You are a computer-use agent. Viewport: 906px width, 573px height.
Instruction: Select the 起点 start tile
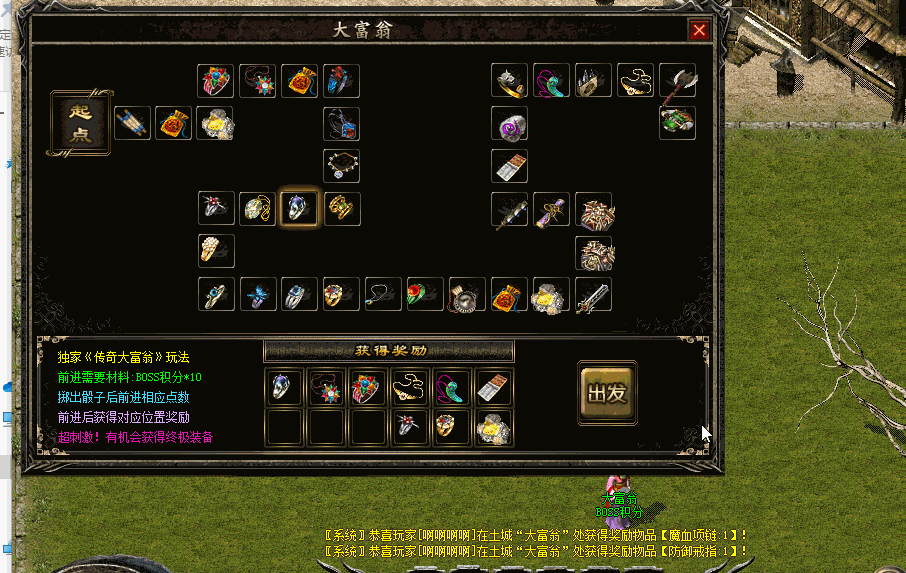pos(81,123)
